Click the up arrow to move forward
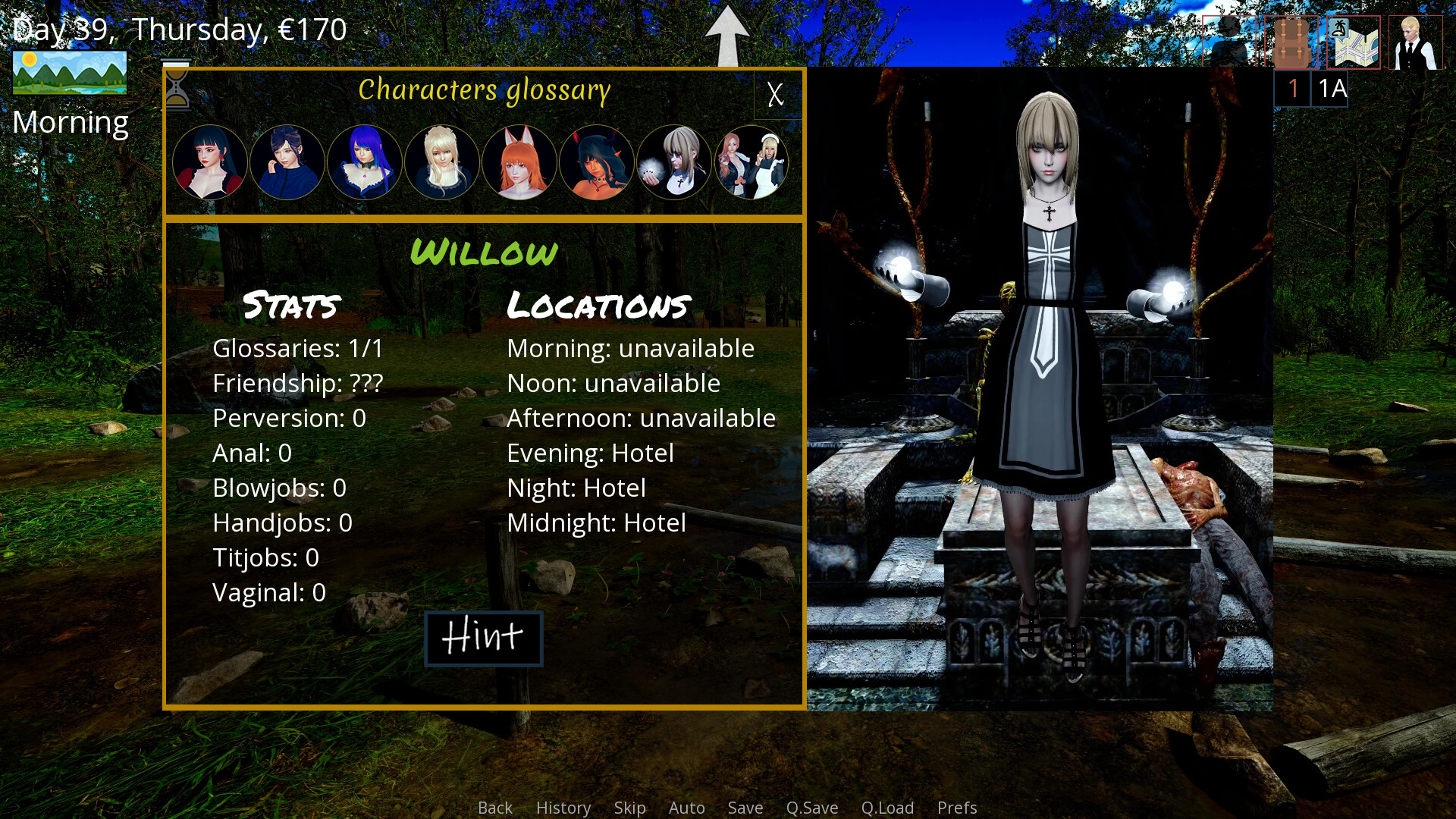 pos(726,36)
